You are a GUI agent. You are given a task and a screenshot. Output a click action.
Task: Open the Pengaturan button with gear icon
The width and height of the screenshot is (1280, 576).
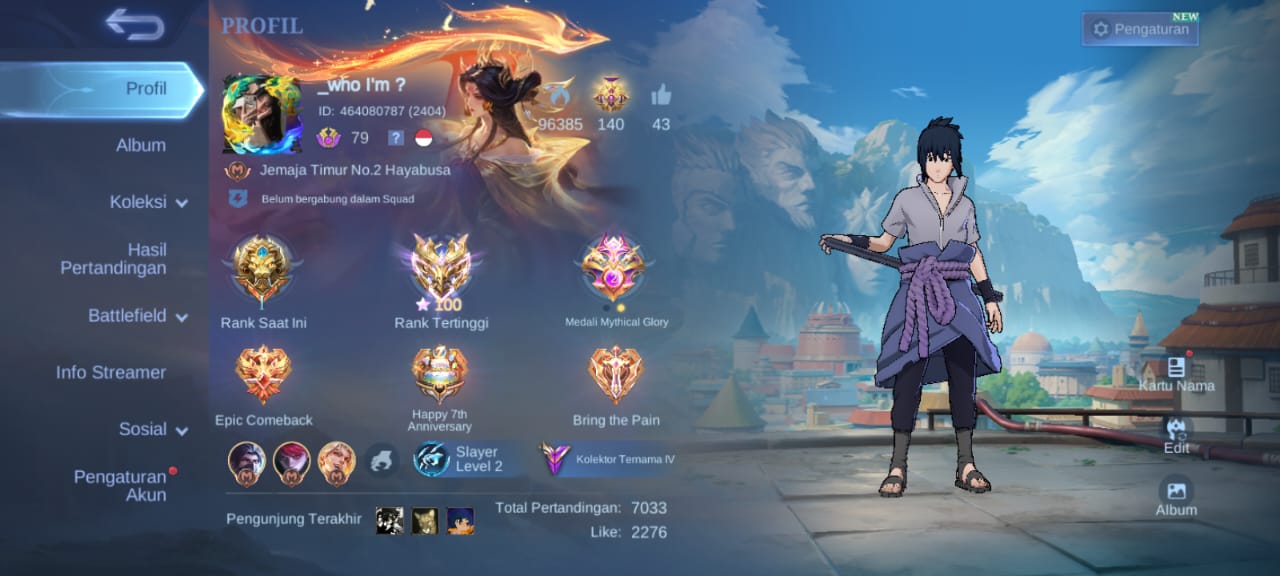tap(1142, 29)
